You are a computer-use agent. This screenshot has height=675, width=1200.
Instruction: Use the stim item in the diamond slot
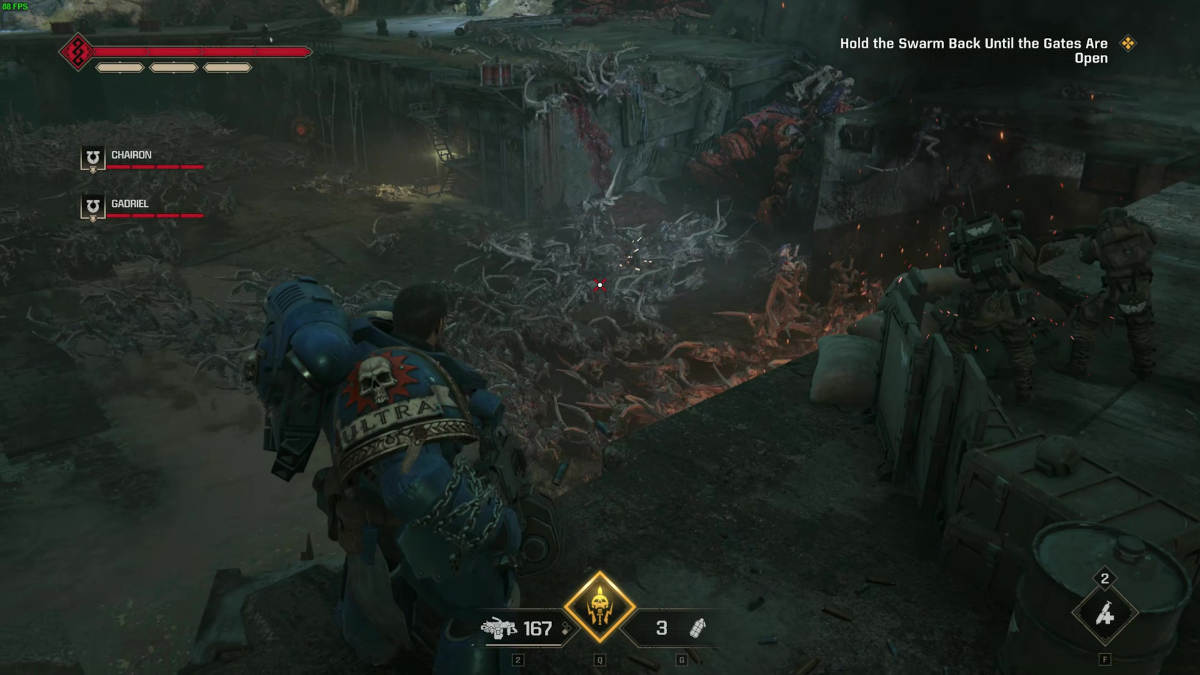pos(1105,615)
